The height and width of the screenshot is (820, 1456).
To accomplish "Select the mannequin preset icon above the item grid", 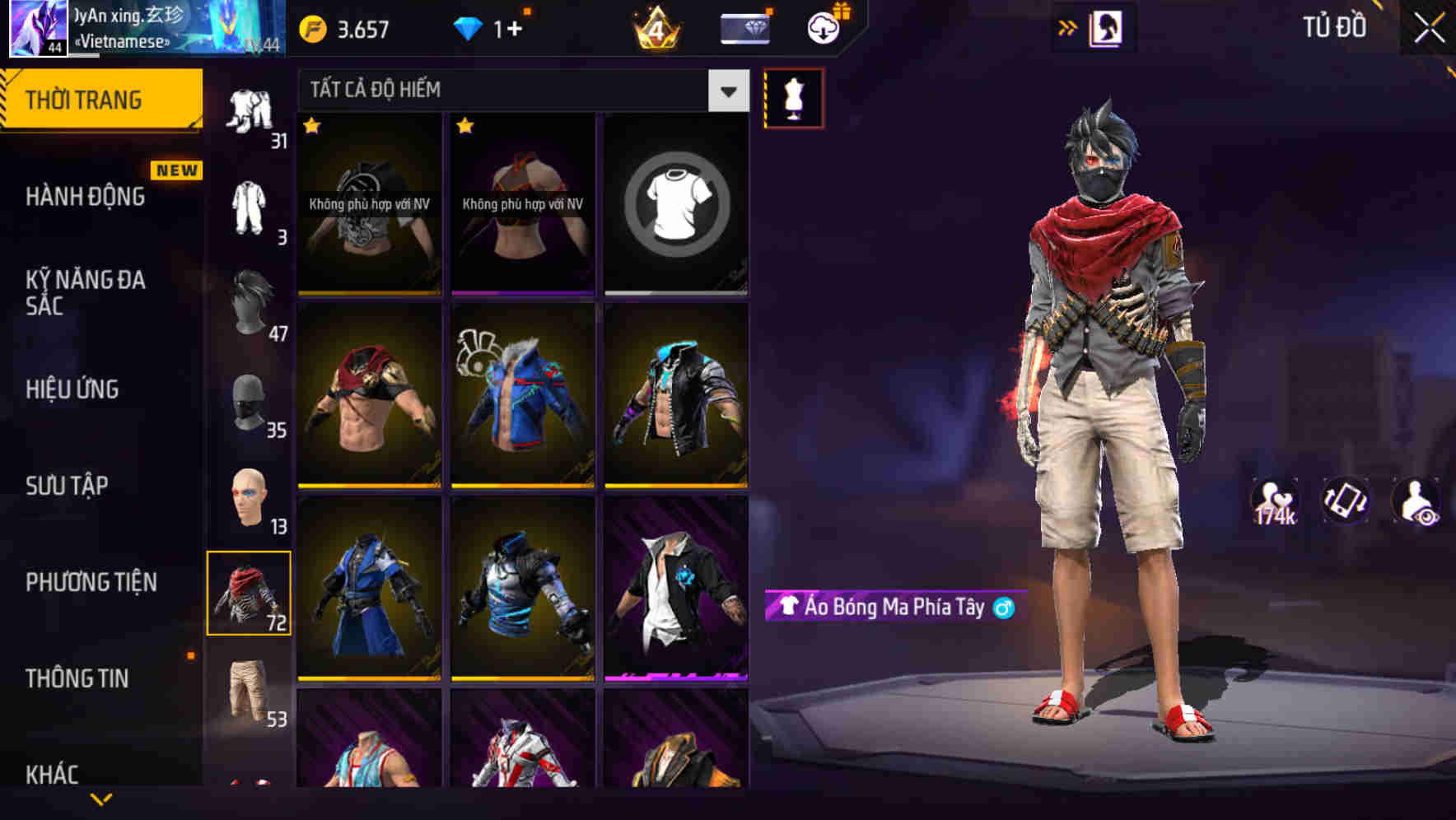I will tap(793, 97).
